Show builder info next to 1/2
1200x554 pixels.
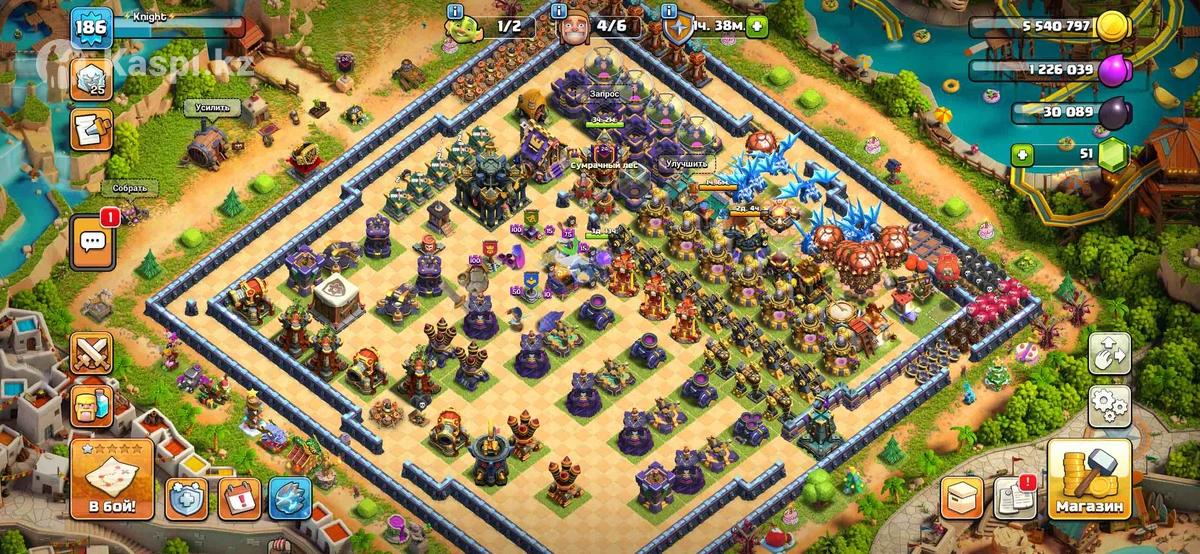pos(456,11)
